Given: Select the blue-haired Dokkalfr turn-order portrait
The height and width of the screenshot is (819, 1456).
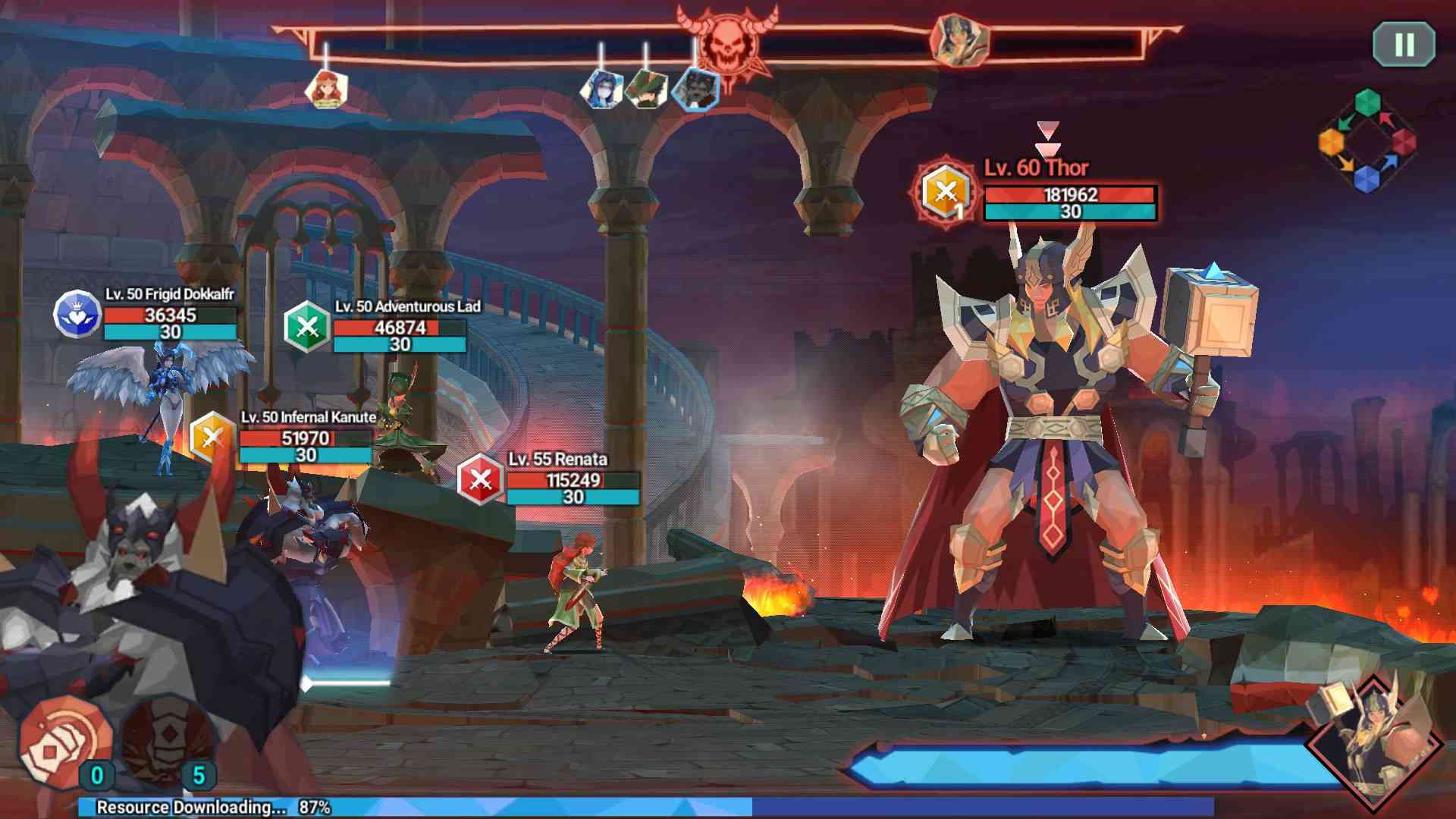Looking at the screenshot, I should (x=601, y=89).
